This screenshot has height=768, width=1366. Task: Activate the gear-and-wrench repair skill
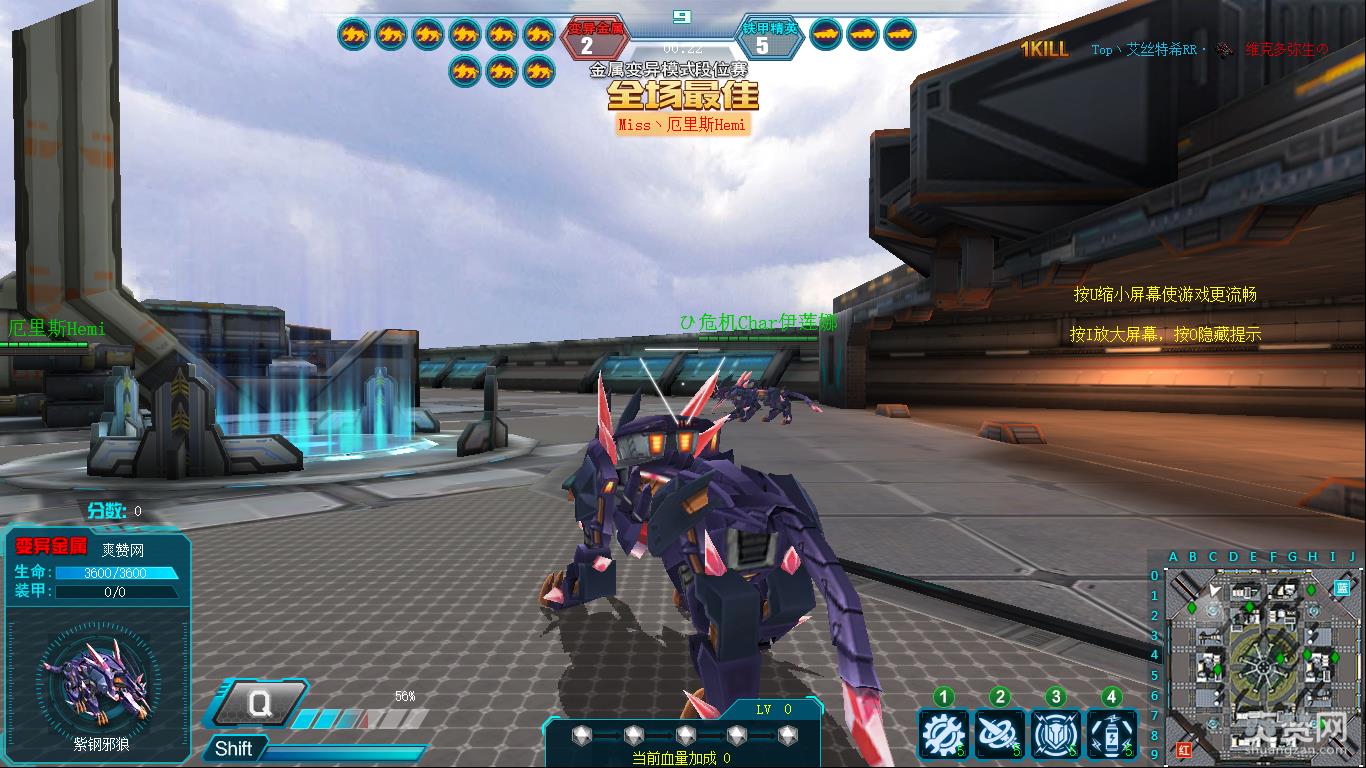pyautogui.click(x=942, y=735)
